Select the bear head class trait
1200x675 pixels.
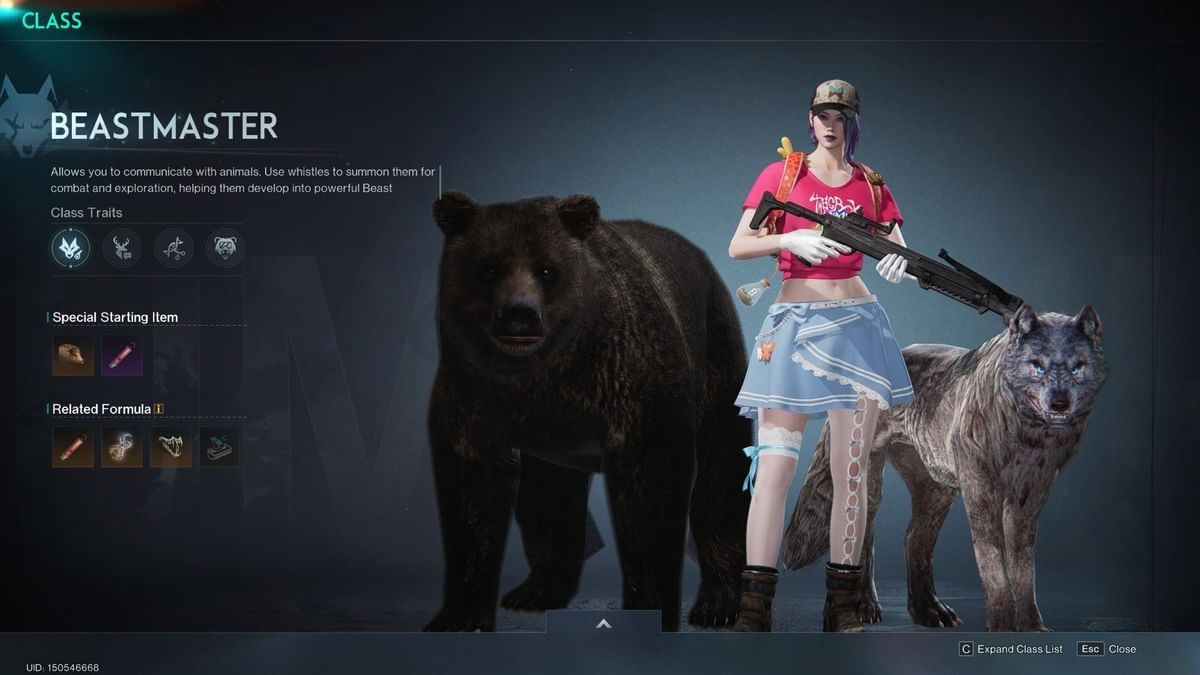pyautogui.click(x=225, y=248)
